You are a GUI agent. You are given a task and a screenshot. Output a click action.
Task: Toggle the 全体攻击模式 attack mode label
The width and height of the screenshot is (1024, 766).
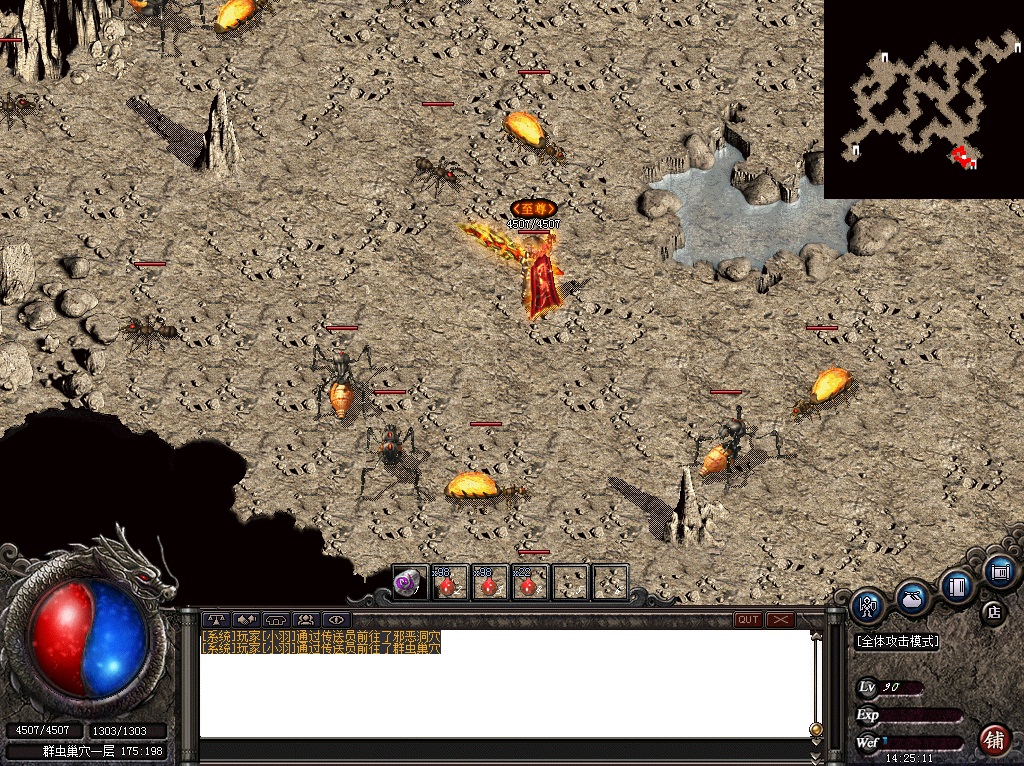pyautogui.click(x=898, y=641)
